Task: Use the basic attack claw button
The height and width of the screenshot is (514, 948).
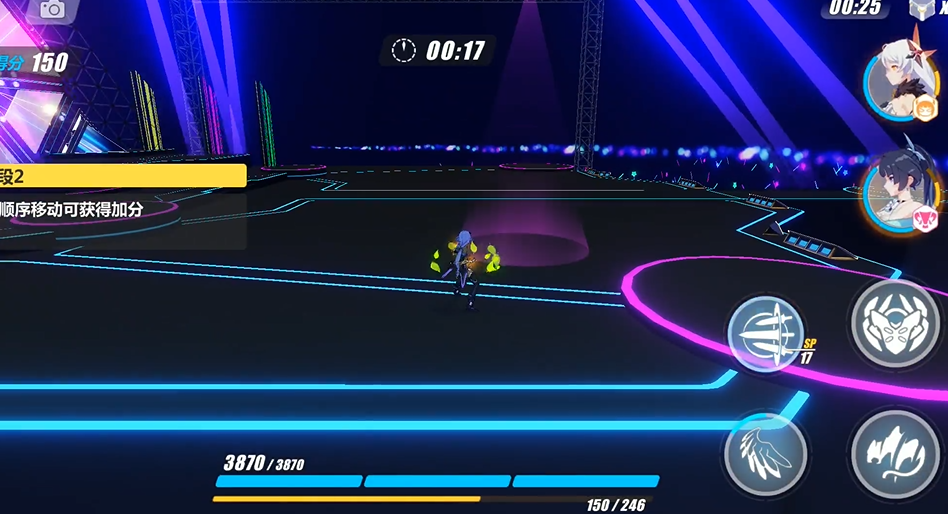Action: [x=894, y=454]
